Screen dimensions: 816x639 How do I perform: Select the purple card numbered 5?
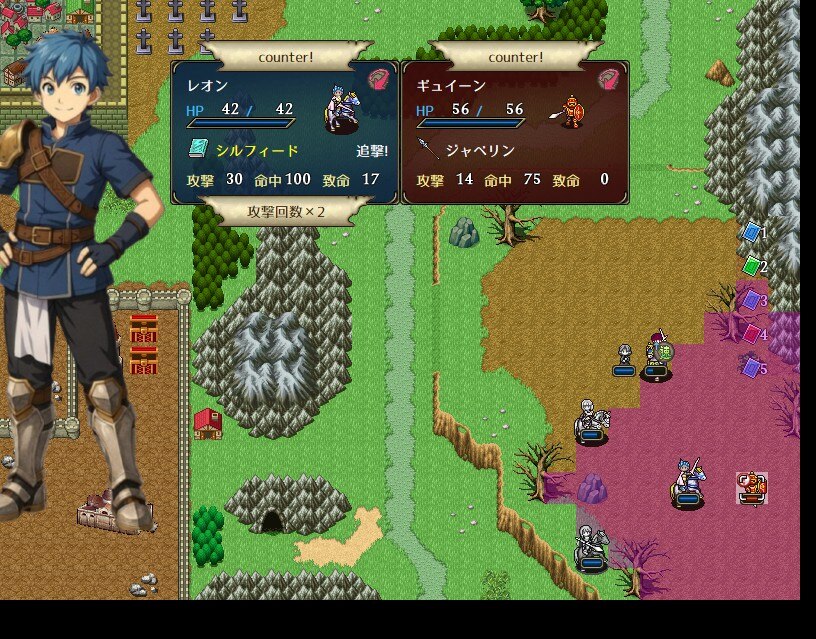click(752, 368)
